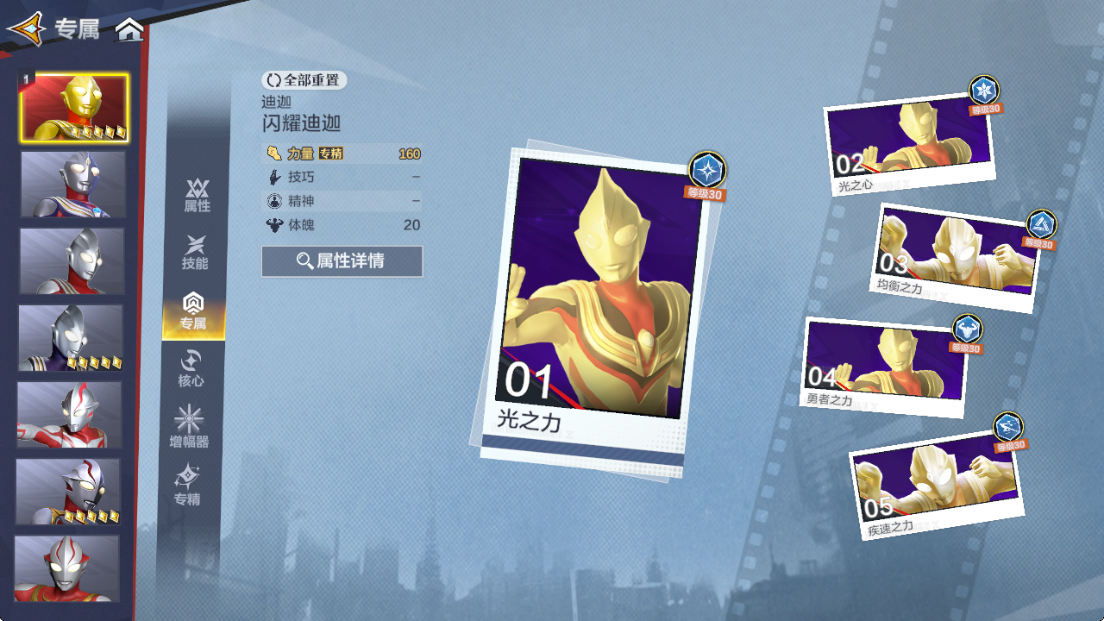Select the bottom red hero with white crest
Image resolution: width=1104 pixels, height=621 pixels.
67,568
